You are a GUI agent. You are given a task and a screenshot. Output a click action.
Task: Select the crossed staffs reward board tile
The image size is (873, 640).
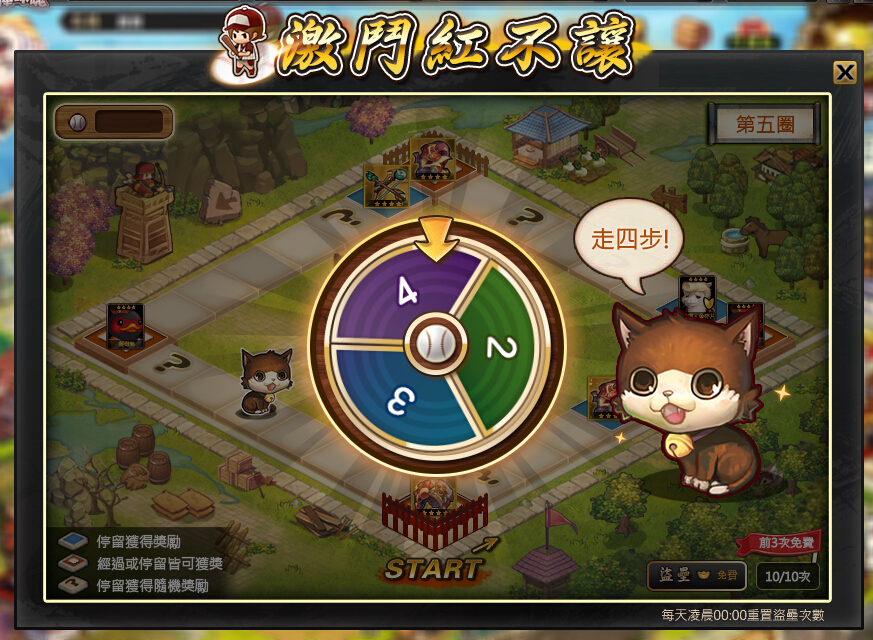click(383, 186)
